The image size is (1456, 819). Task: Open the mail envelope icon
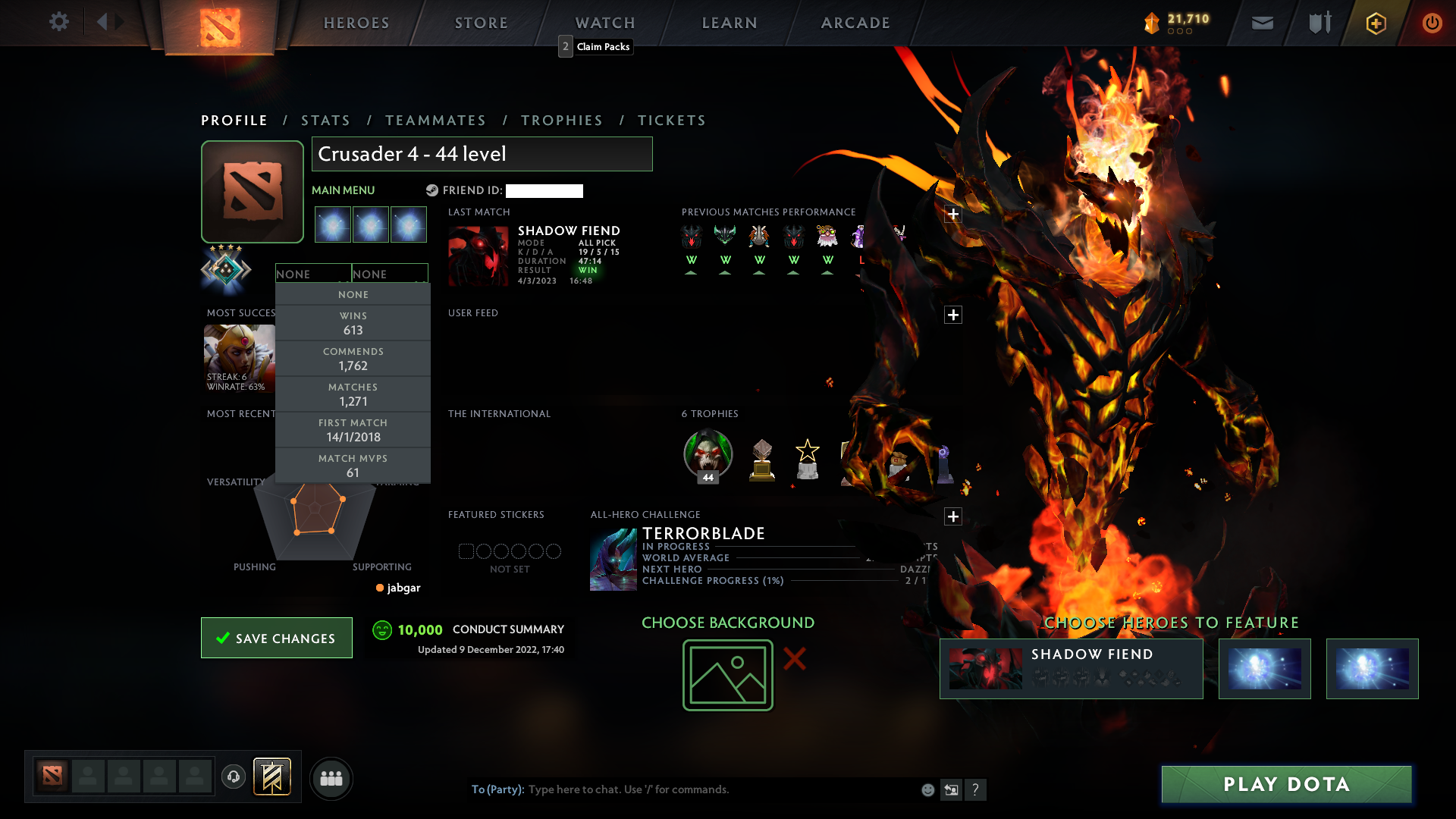click(1261, 23)
